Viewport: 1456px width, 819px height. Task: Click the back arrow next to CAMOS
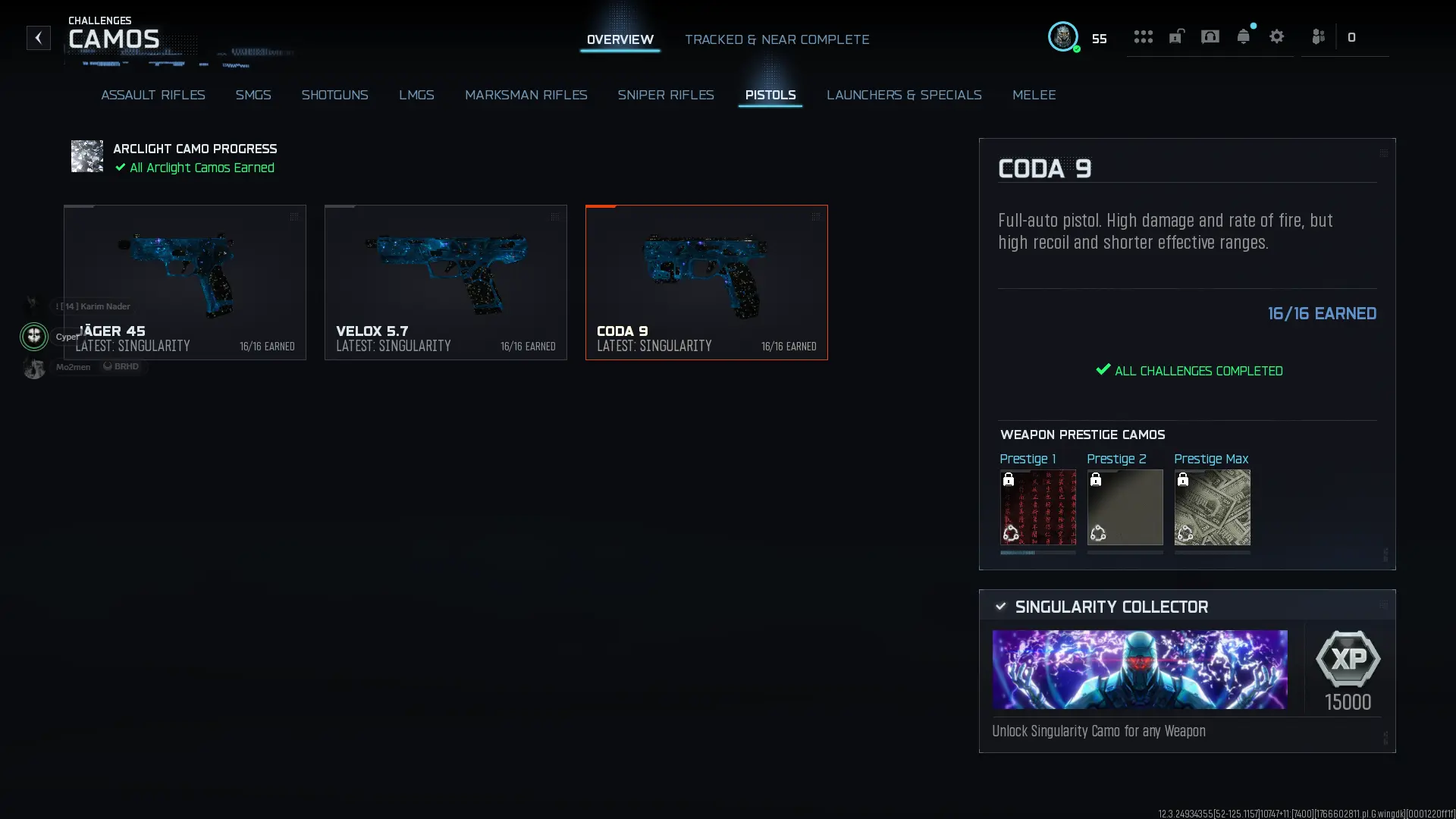point(38,38)
